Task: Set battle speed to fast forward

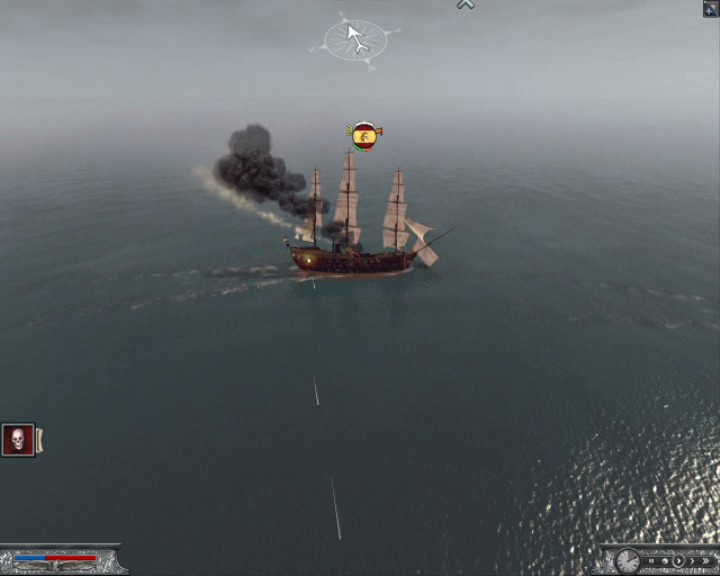Action: coord(692,561)
